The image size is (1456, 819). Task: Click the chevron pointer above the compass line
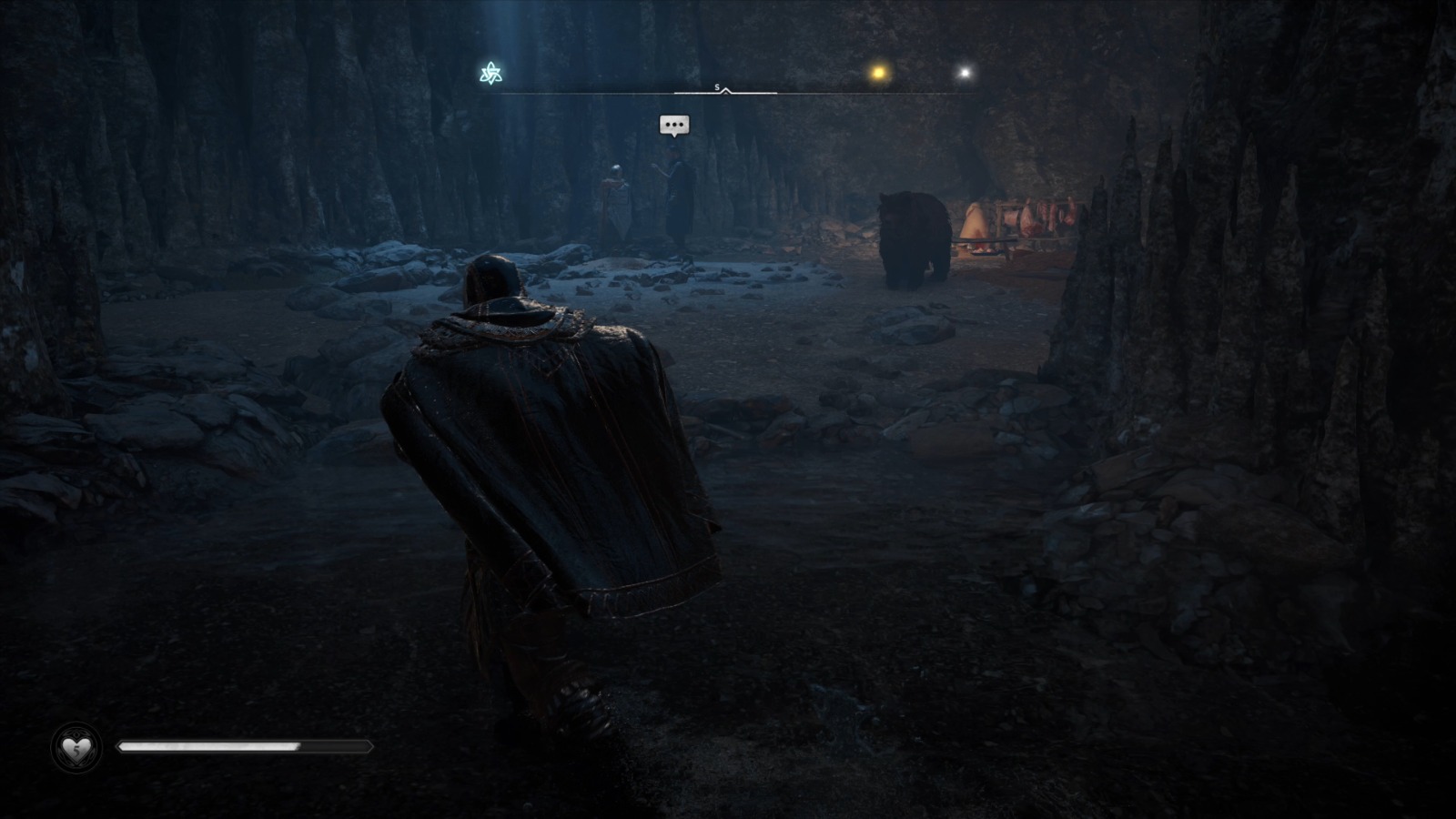(x=725, y=90)
